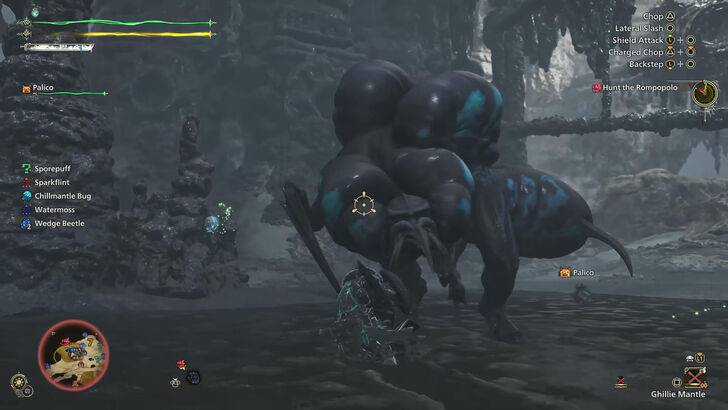Select the Wedge Beetle entry
Image resolution: width=728 pixels, height=410 pixels.
pos(59,223)
